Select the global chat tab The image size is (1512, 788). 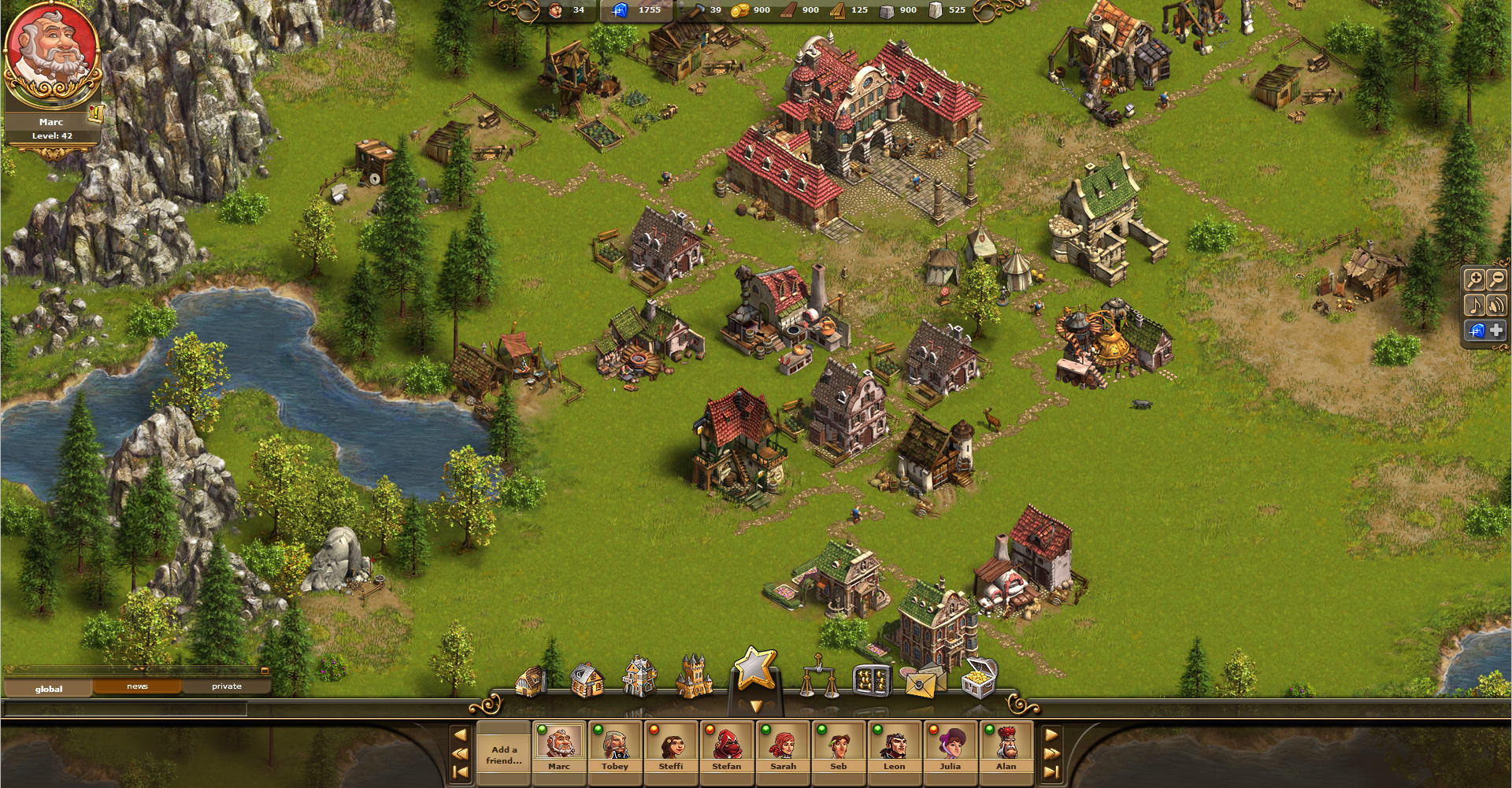point(50,687)
